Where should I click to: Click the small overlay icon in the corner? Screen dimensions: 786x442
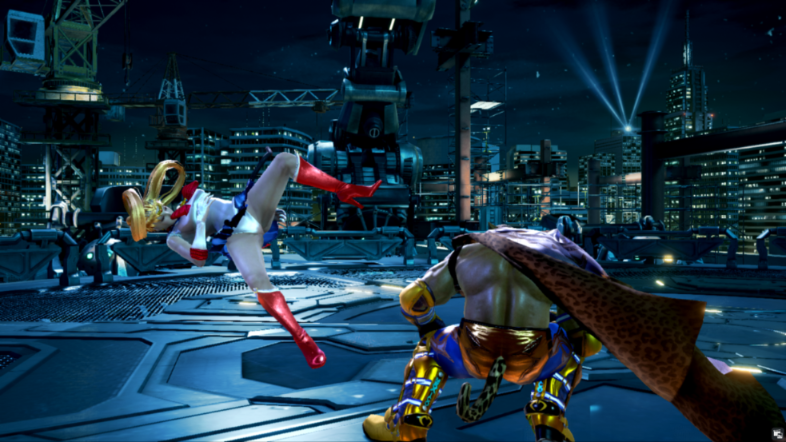775,432
